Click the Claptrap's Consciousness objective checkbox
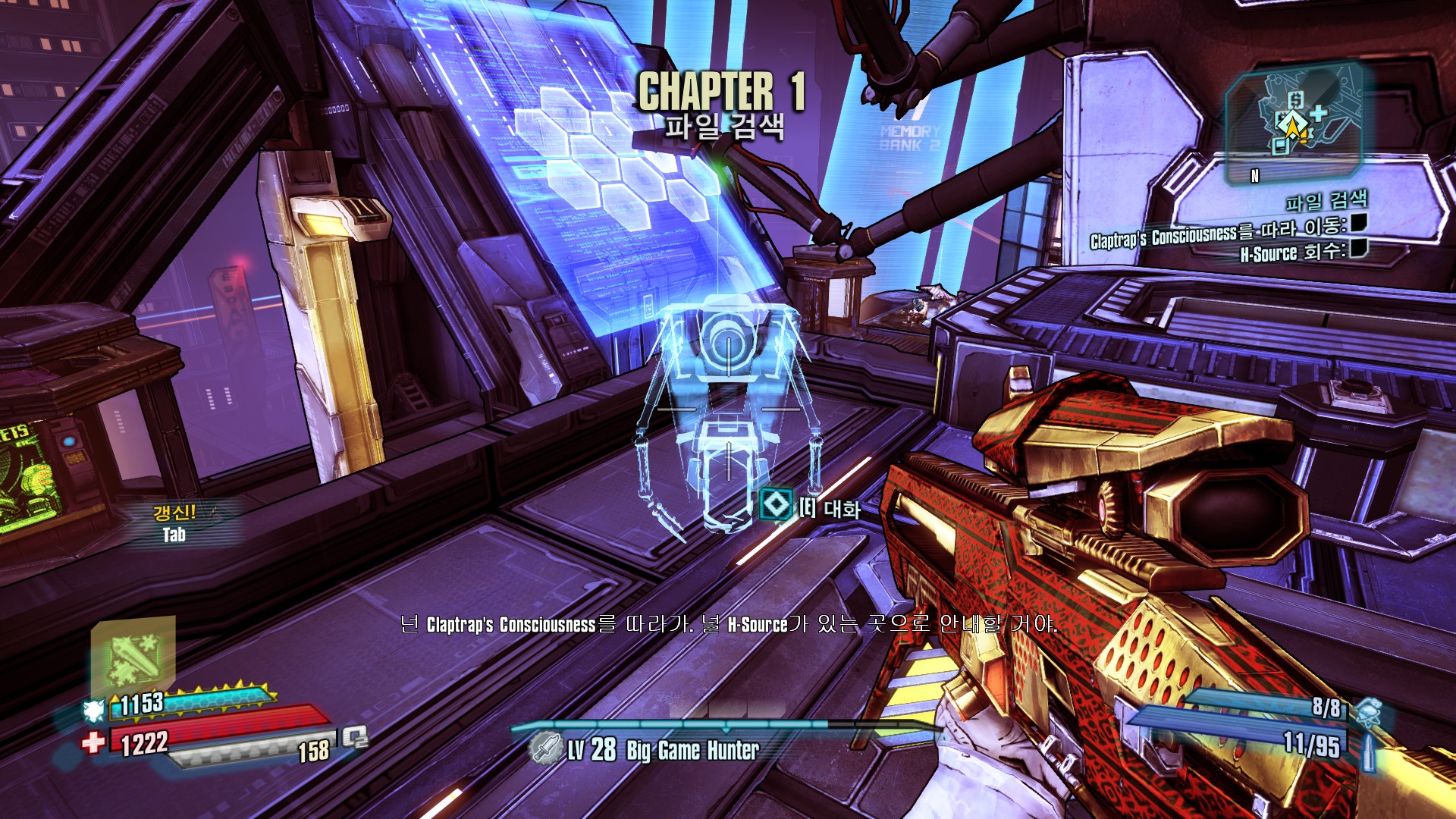Viewport: 1456px width, 819px height. [x=1358, y=223]
